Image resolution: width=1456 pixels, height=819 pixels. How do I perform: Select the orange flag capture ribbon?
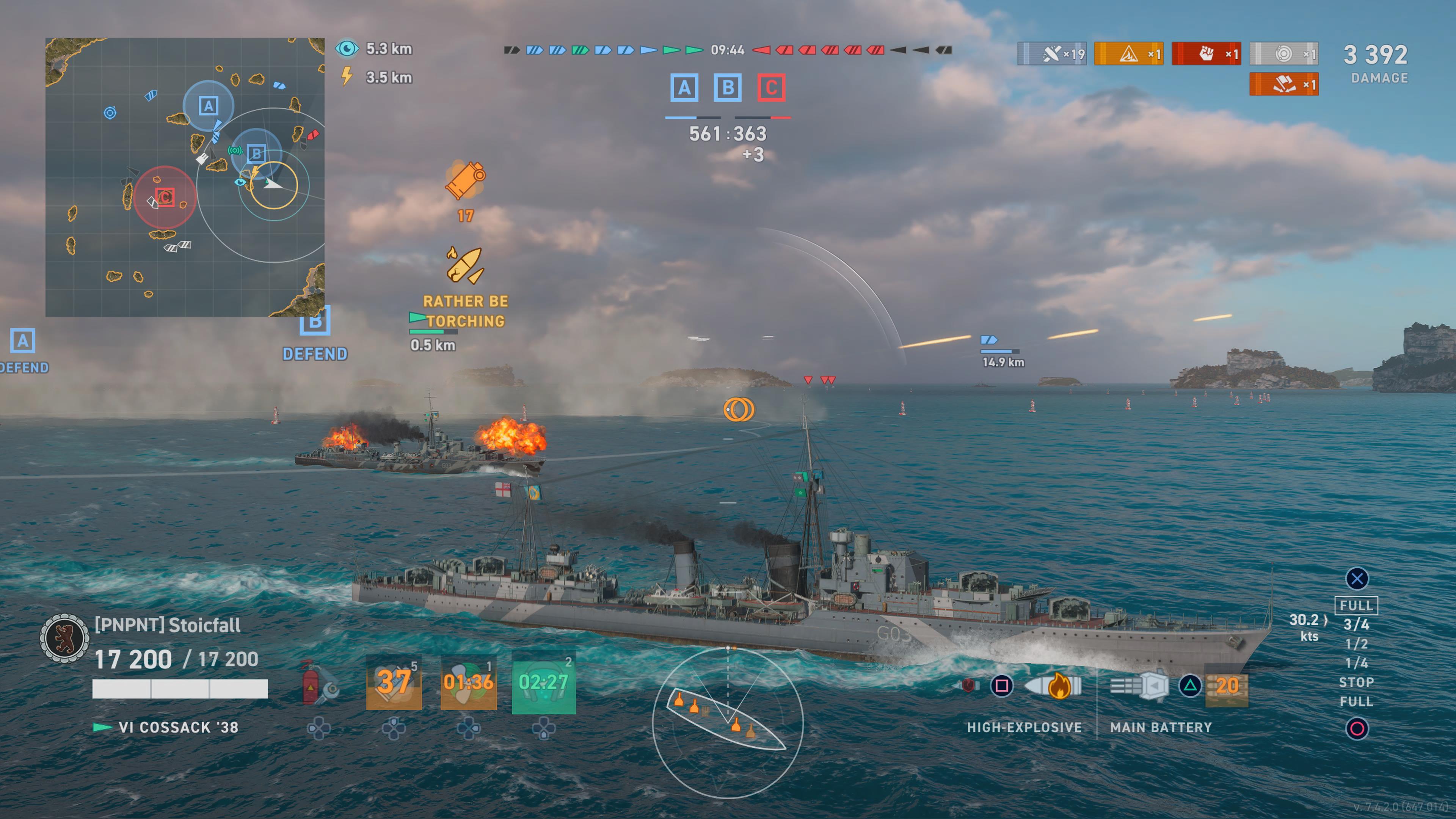[1283, 85]
